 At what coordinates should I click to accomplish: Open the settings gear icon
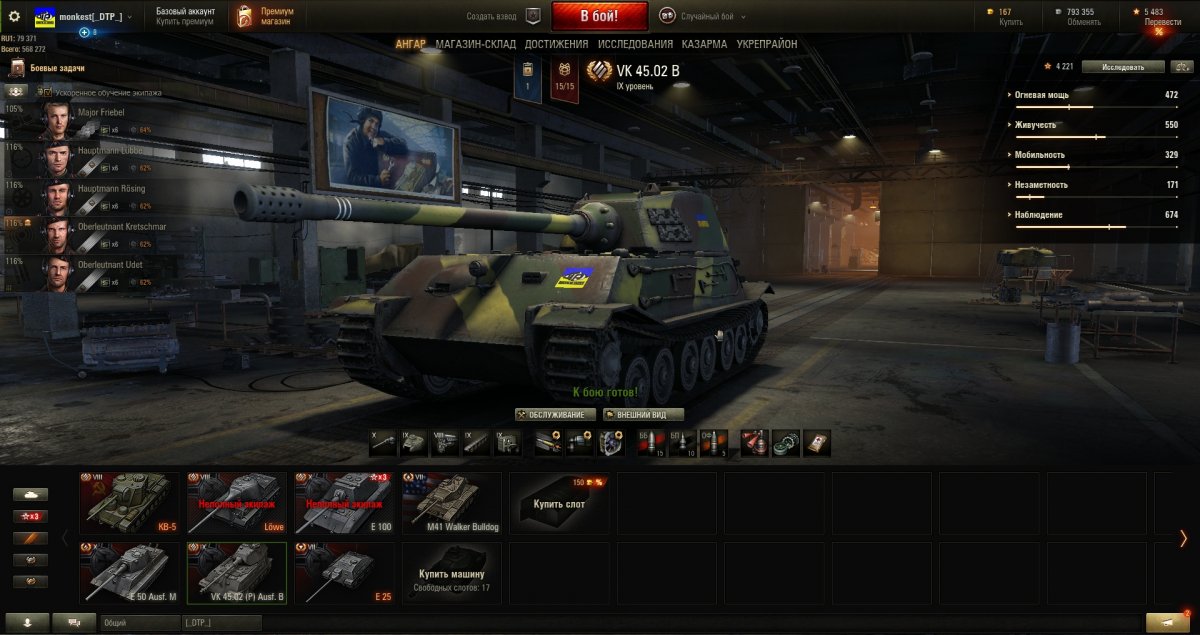[x=15, y=16]
